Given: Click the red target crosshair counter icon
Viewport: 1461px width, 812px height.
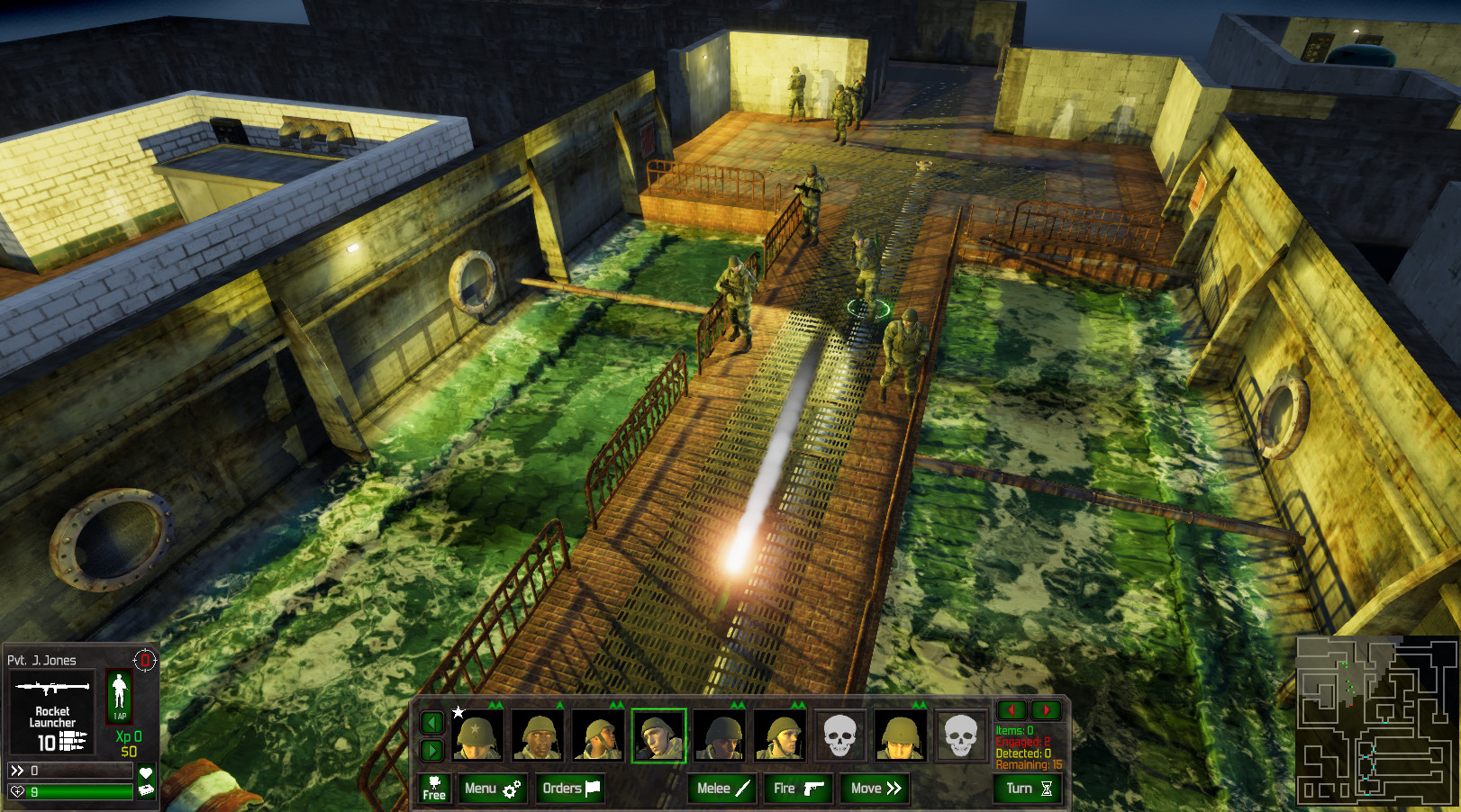Looking at the screenshot, I should (x=145, y=660).
